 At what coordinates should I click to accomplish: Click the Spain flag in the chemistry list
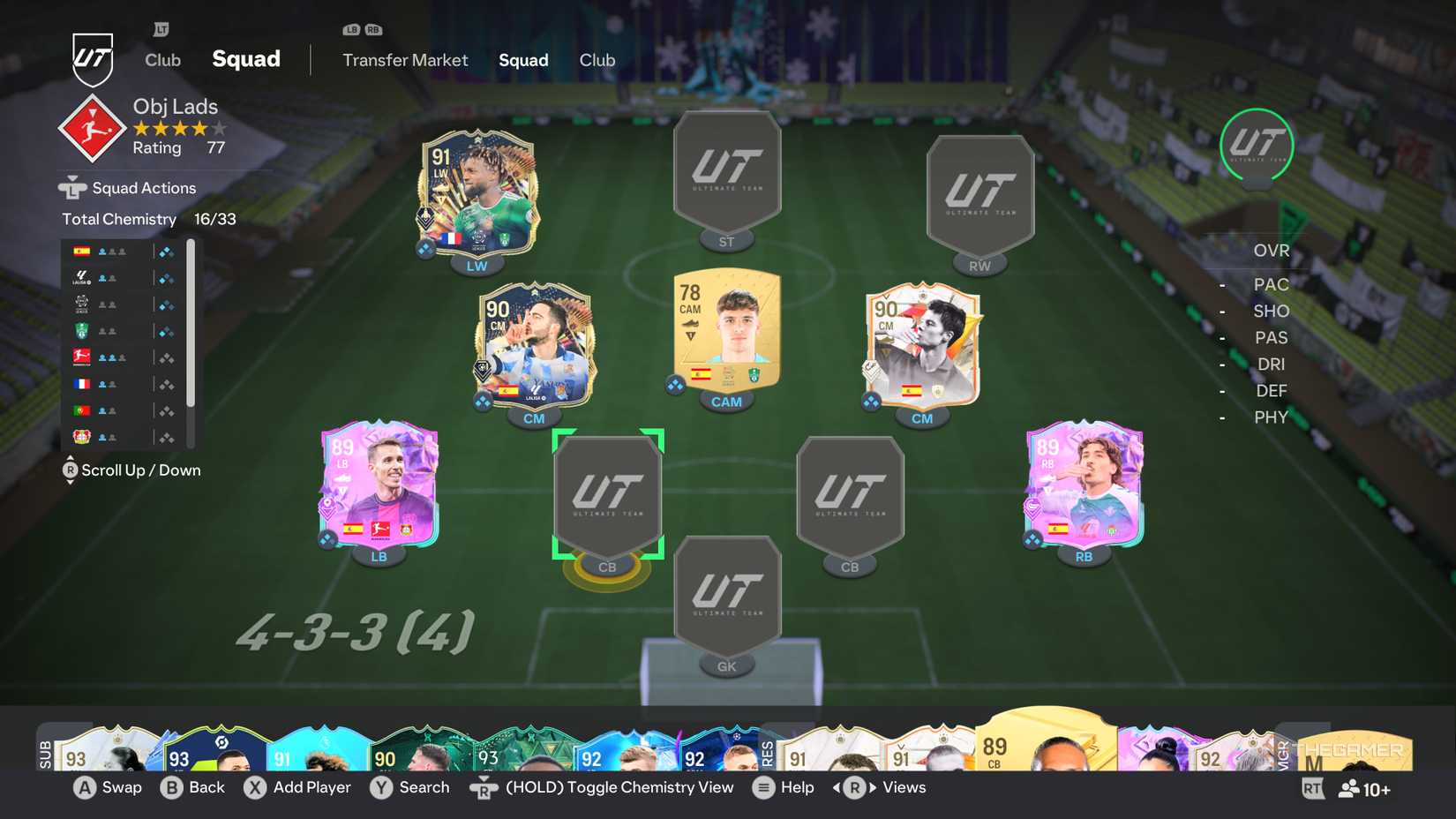click(x=79, y=251)
